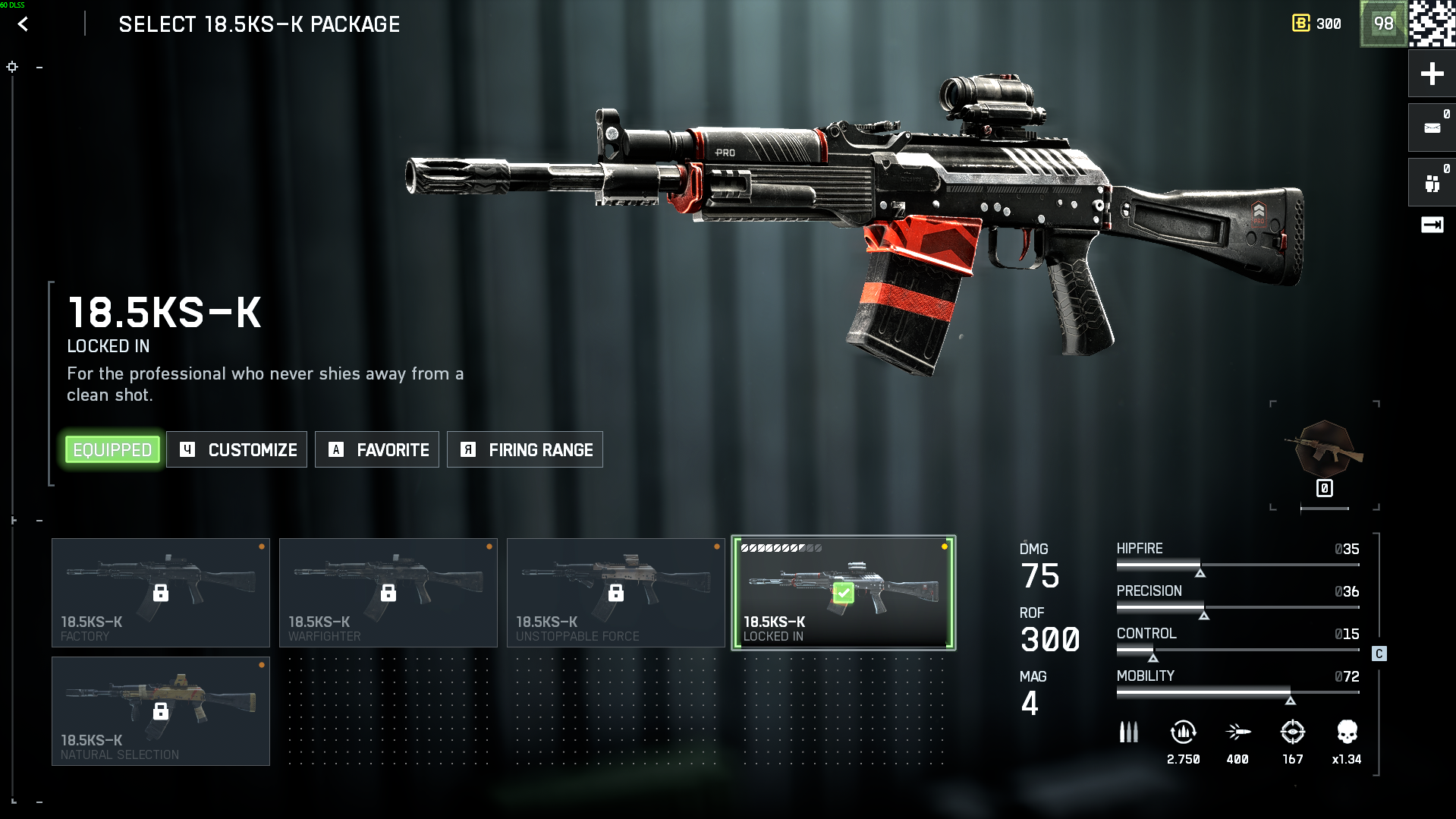
Task: Choose the Warfighter package tile
Action: pos(388,593)
